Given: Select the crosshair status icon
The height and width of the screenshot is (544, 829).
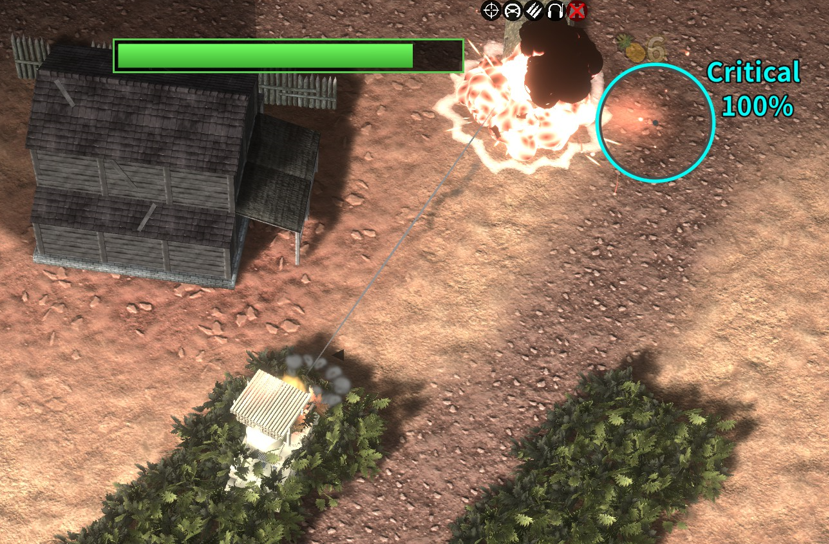Looking at the screenshot, I should click(490, 11).
